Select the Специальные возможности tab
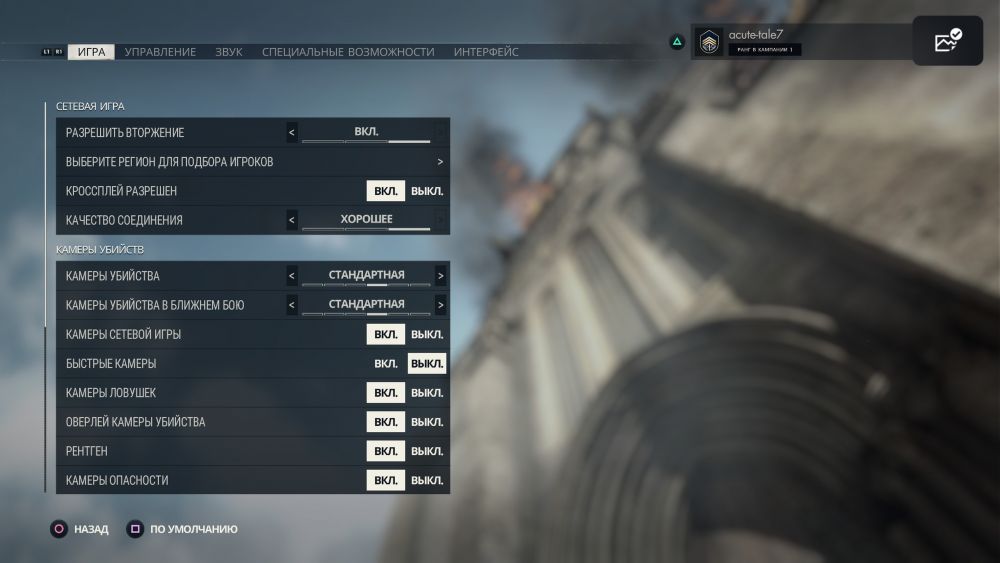 pos(348,52)
